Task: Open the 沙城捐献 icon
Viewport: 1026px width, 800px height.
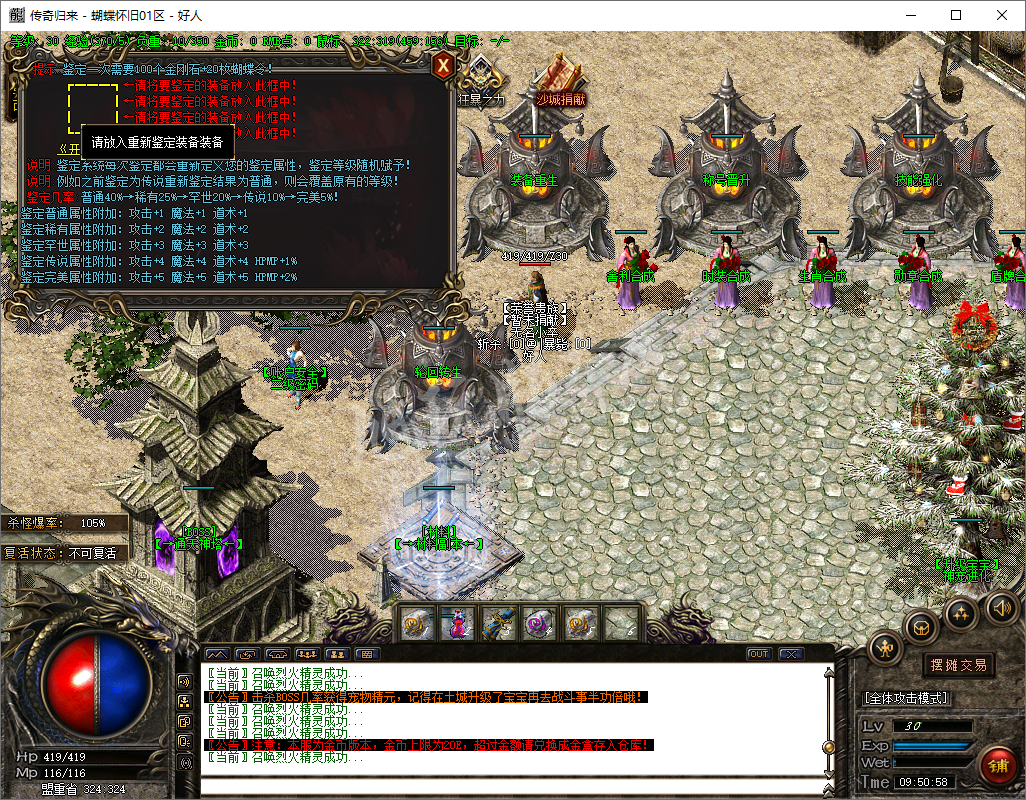Action: (x=560, y=76)
